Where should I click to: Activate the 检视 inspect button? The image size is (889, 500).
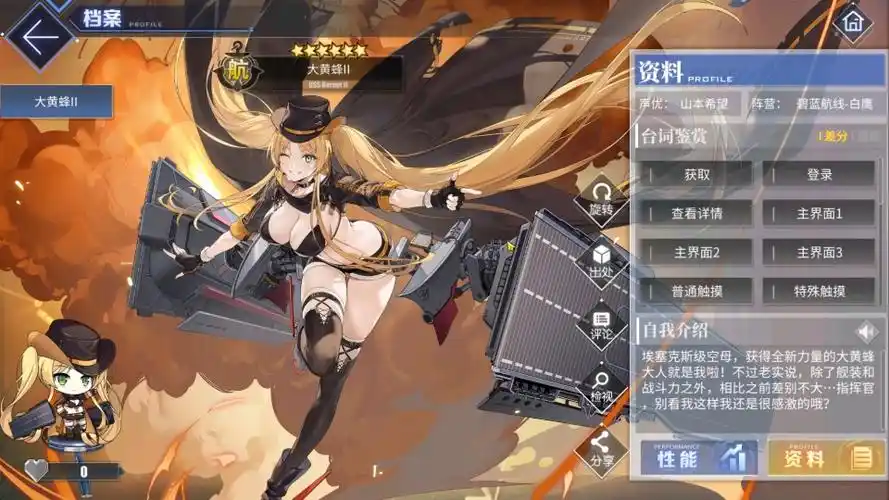click(x=601, y=386)
